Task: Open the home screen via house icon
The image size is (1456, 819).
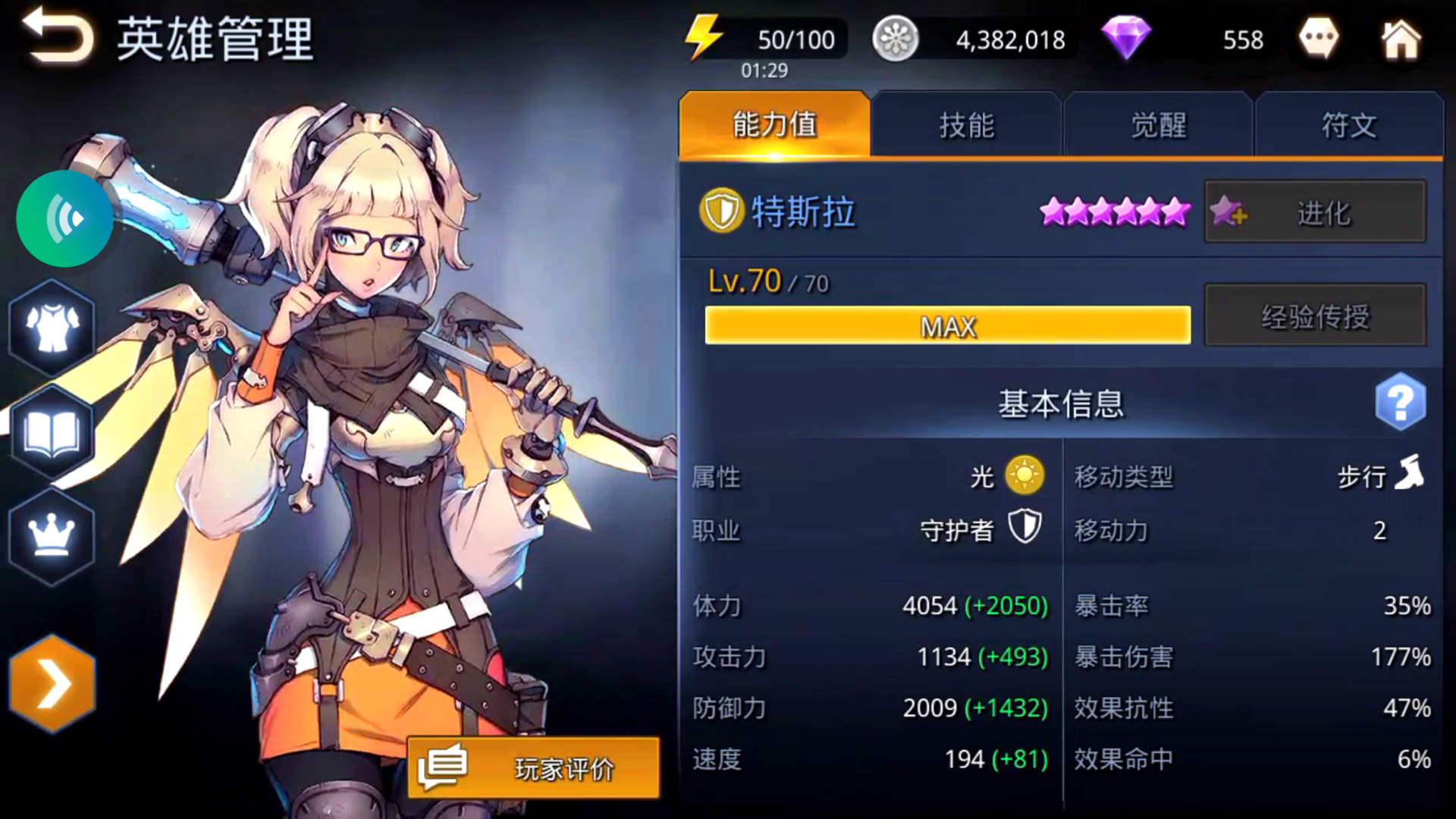Action: click(1400, 39)
